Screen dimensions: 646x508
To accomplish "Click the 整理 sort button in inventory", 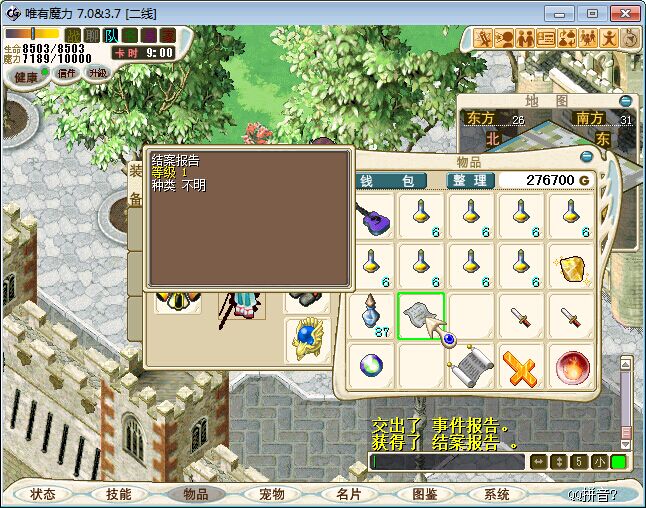I will point(470,180).
